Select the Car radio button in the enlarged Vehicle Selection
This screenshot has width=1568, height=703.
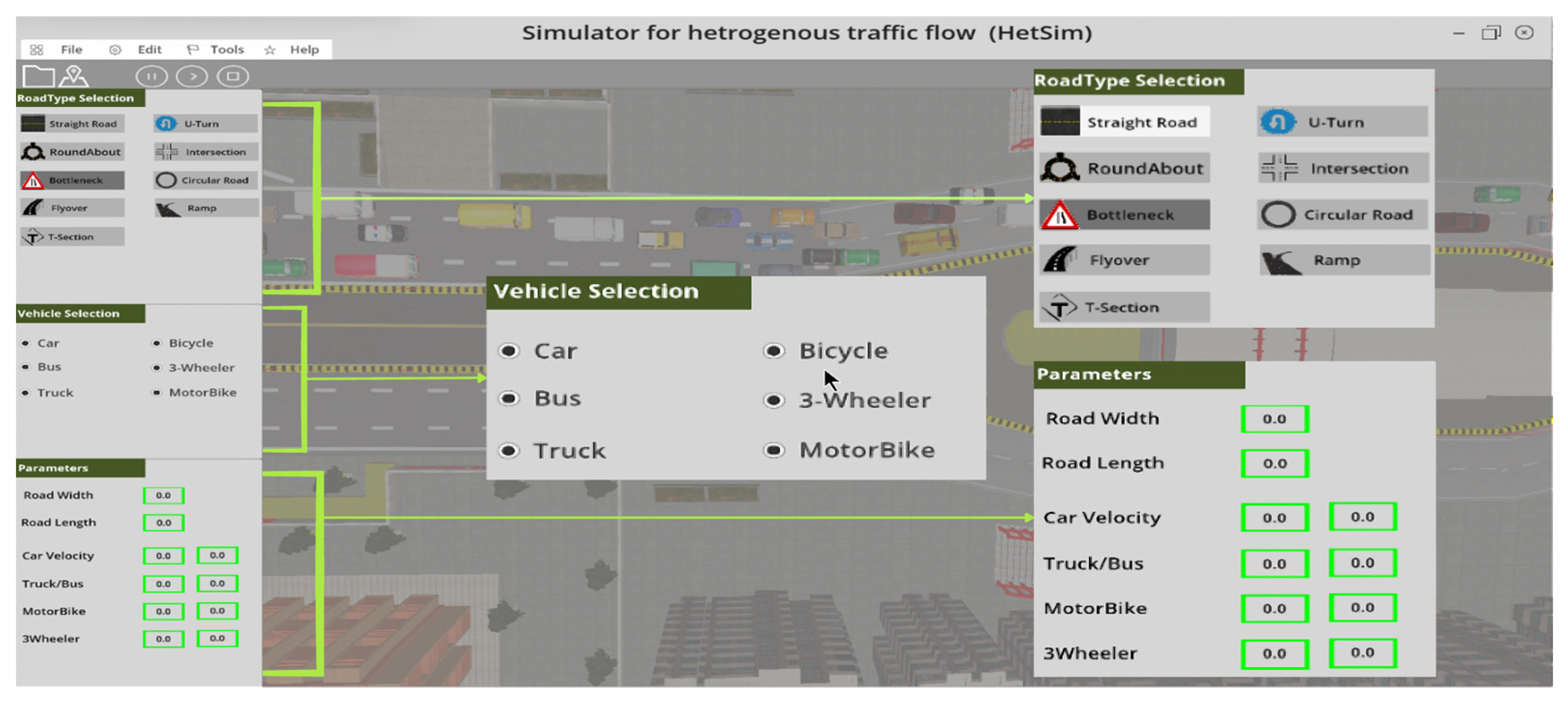[x=510, y=351]
